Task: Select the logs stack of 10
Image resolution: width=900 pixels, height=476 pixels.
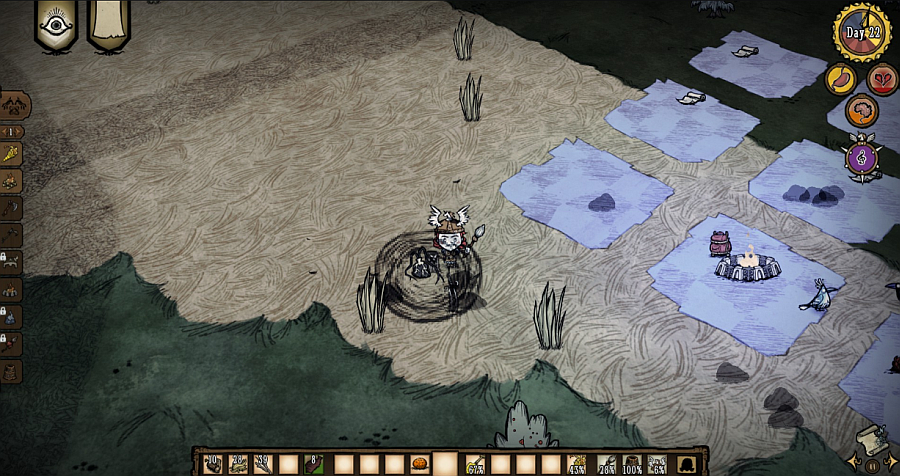Action: (x=212, y=465)
